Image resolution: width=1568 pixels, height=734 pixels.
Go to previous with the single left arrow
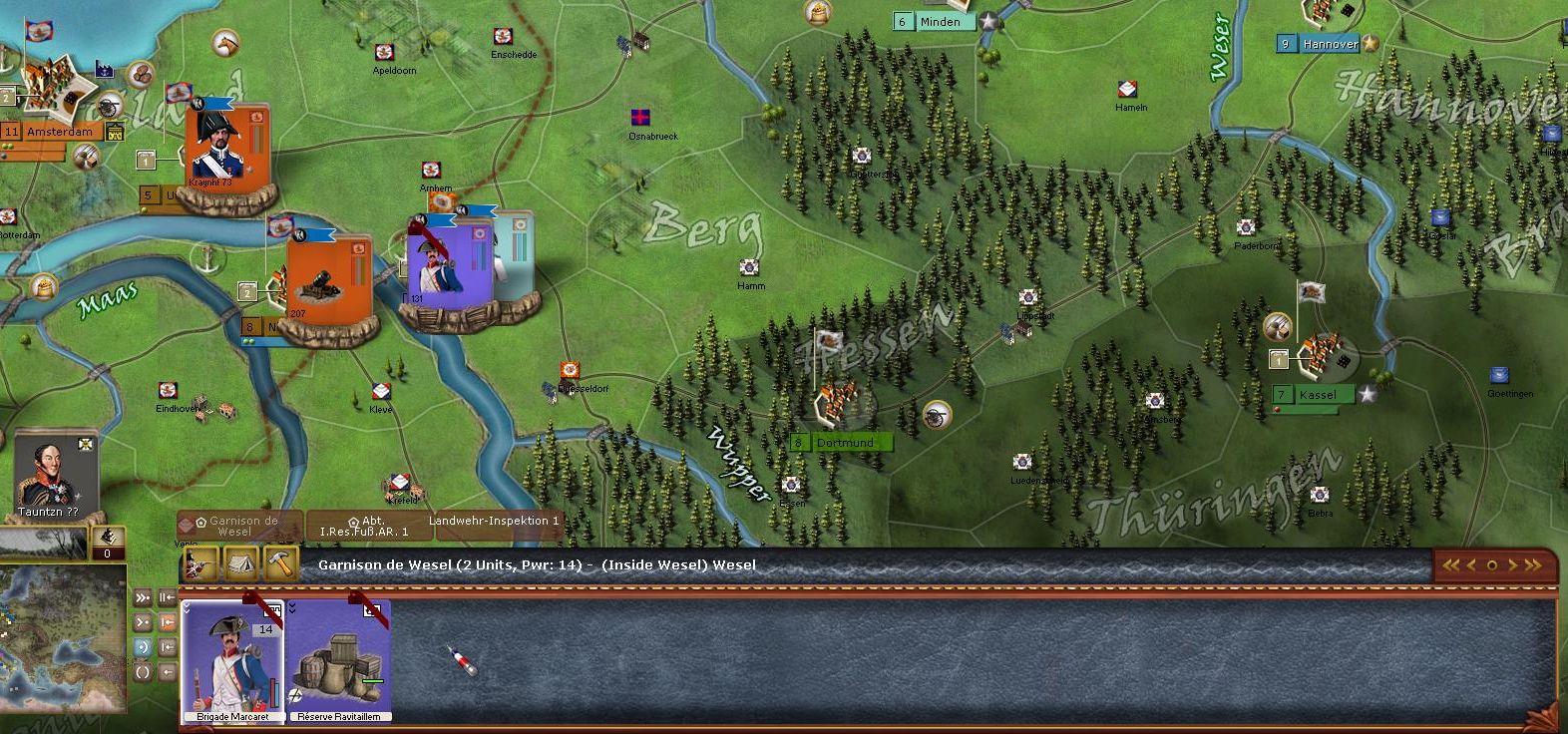[1472, 565]
